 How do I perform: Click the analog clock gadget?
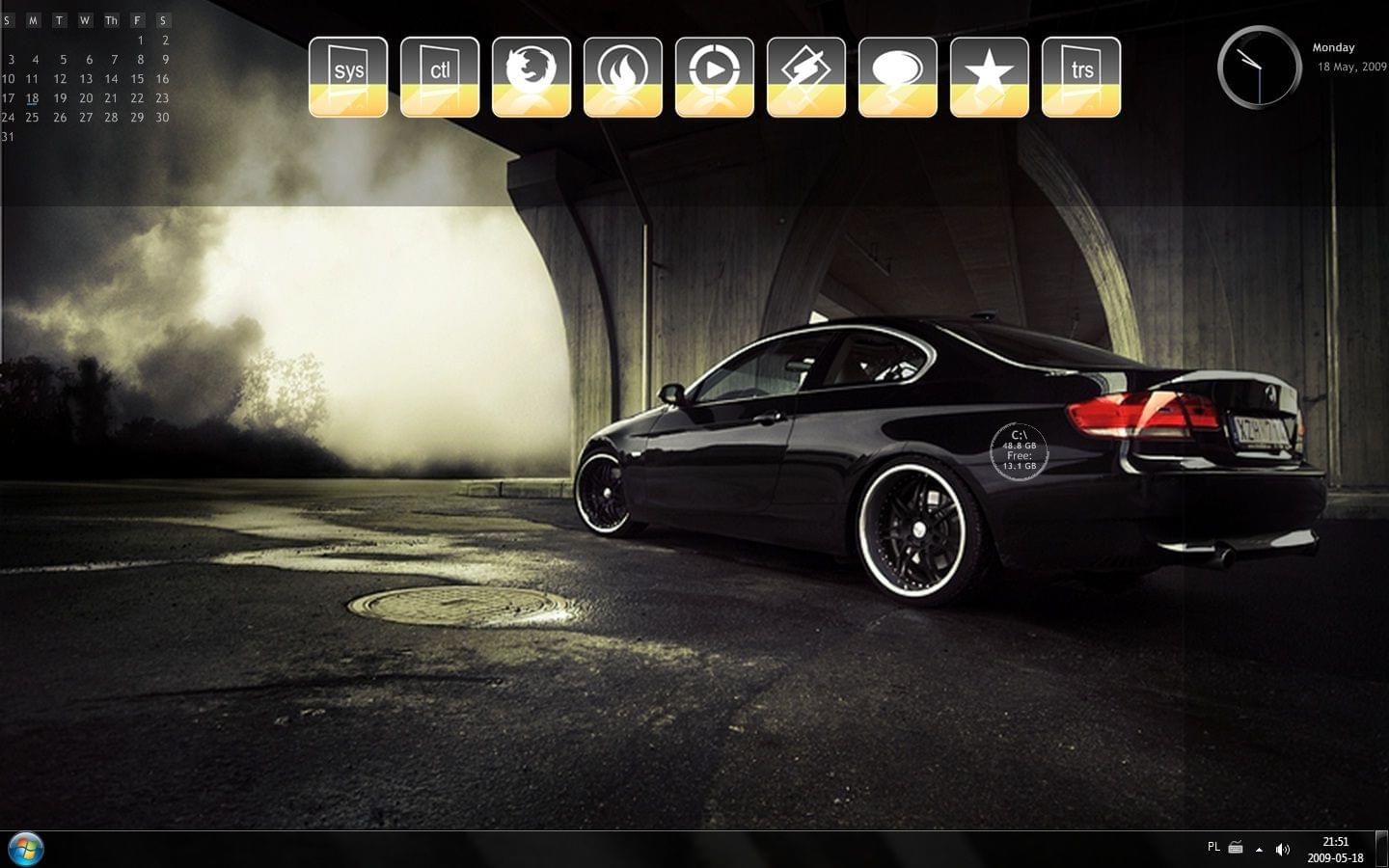coord(1259,67)
